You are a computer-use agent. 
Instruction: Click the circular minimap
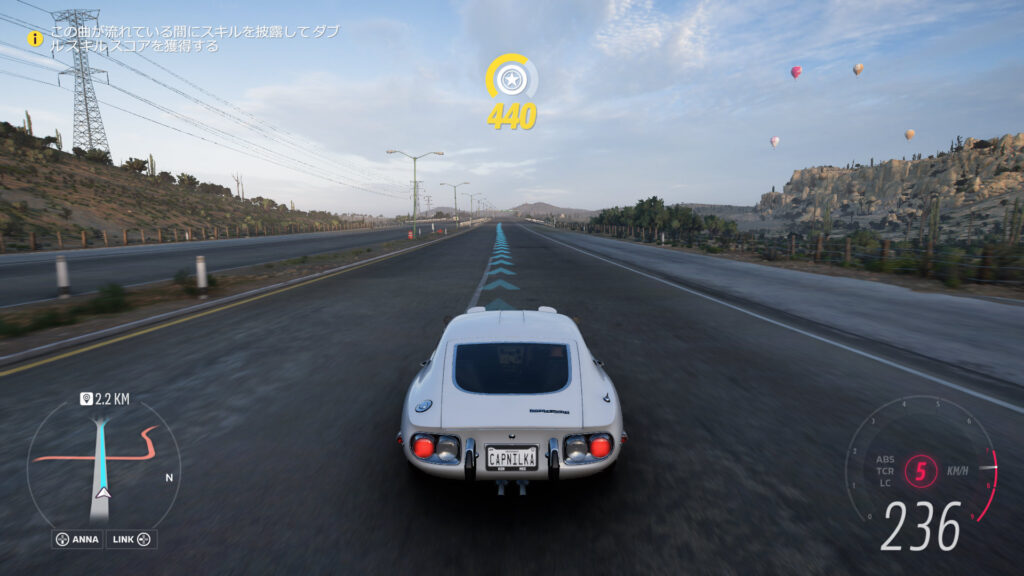coord(103,464)
